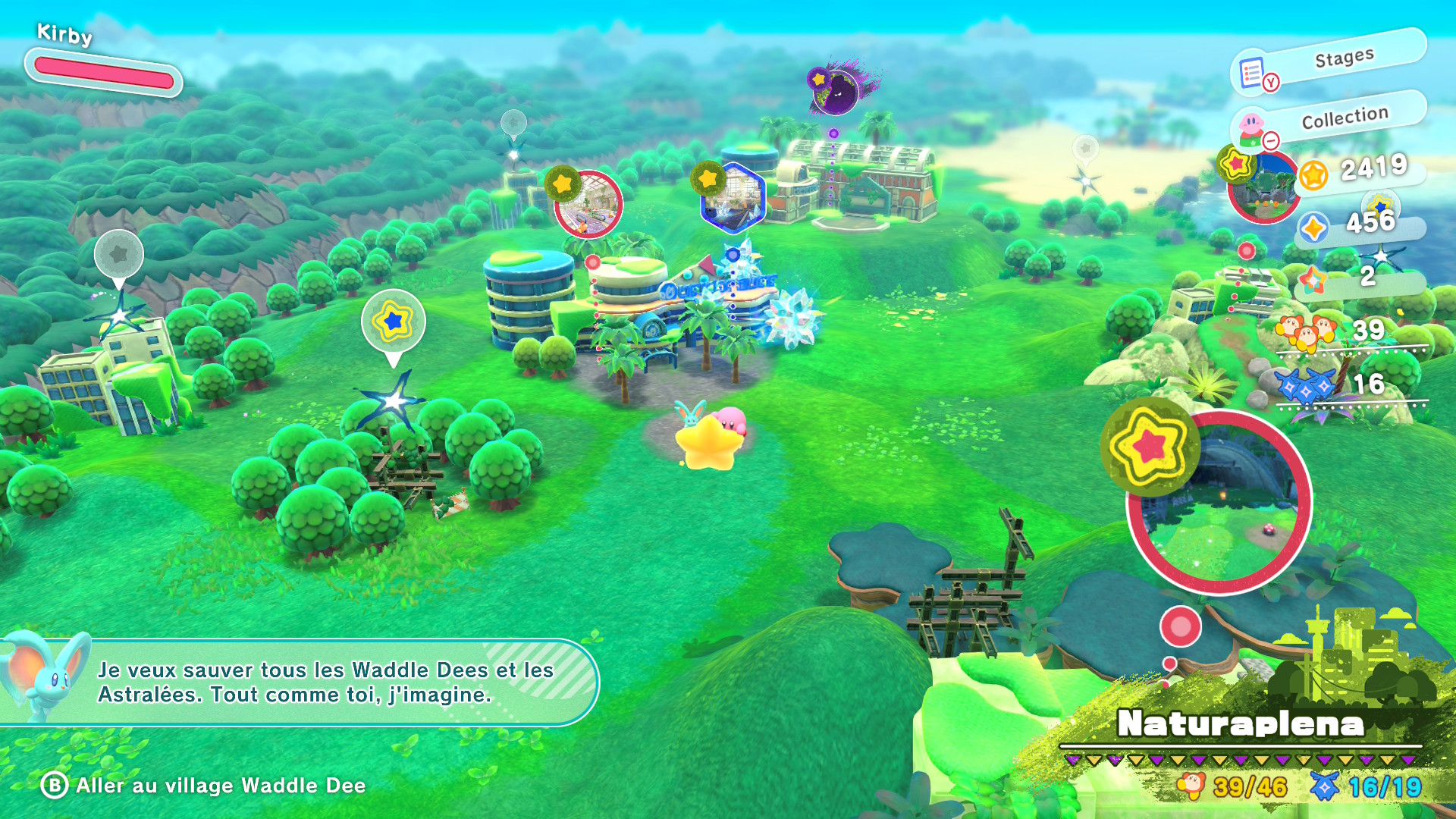Choose the blue hexagon stage thumbnail

click(733, 198)
